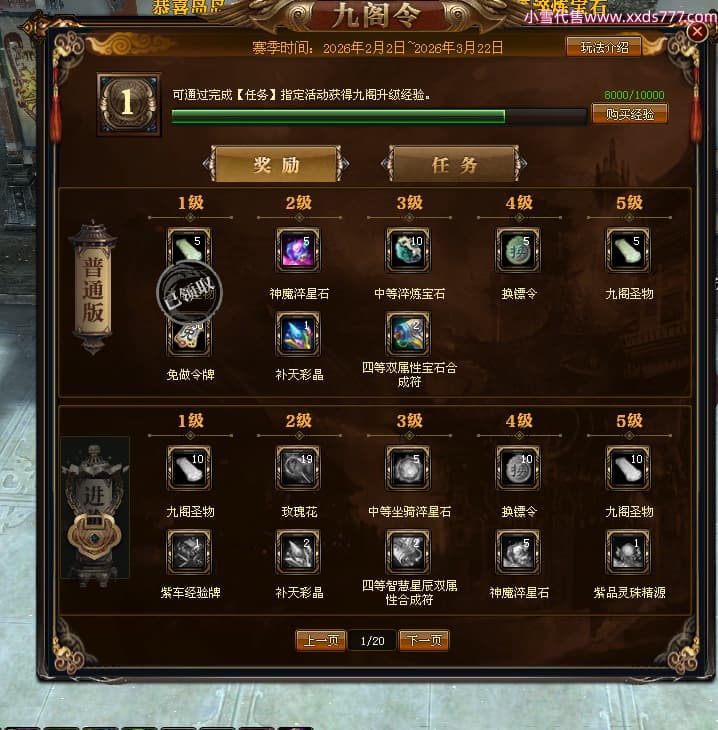718x730 pixels.
Task: Select the 玫瑰花 reward icon
Action: point(298,468)
